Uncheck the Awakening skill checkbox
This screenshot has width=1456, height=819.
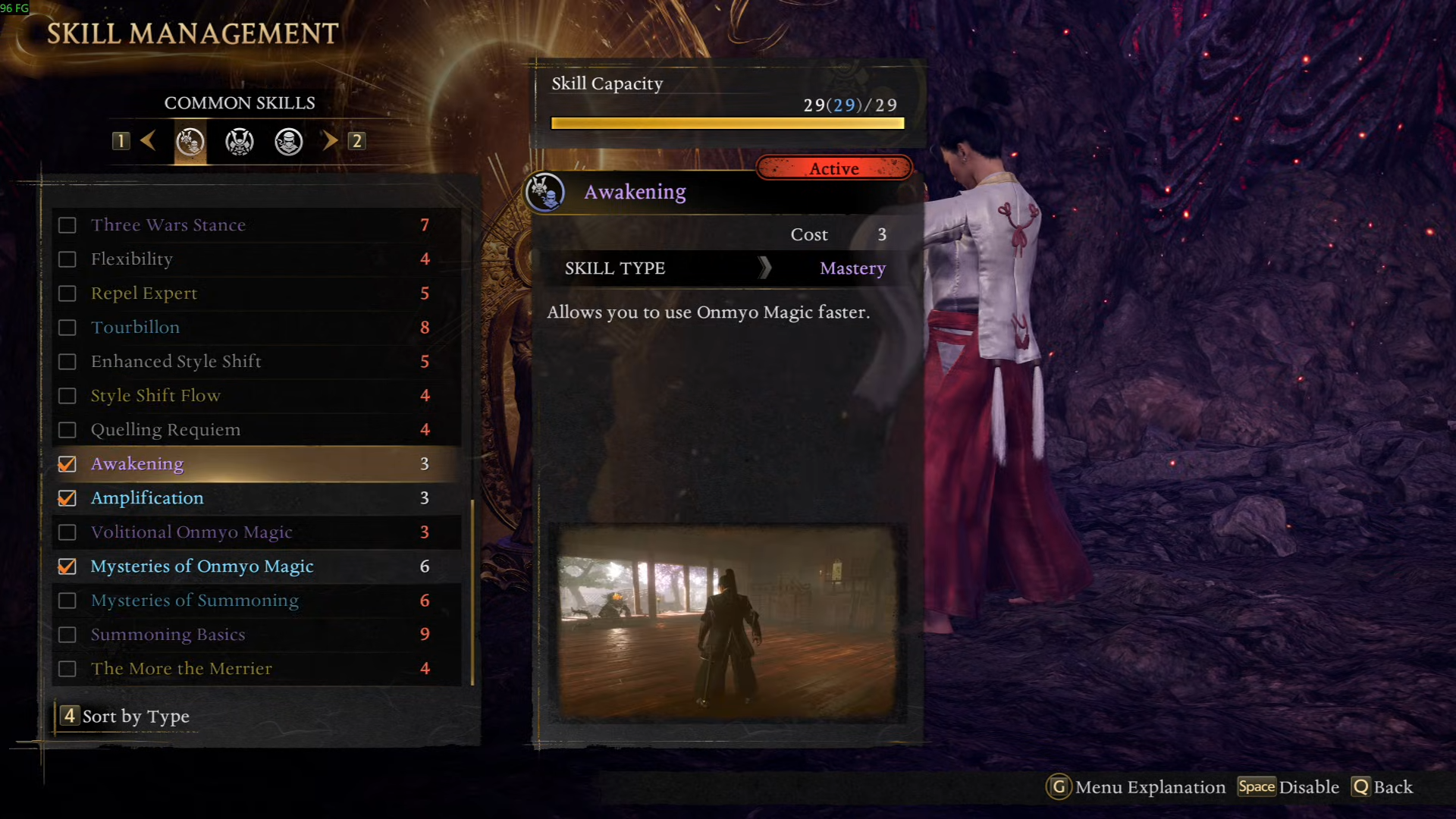67,464
